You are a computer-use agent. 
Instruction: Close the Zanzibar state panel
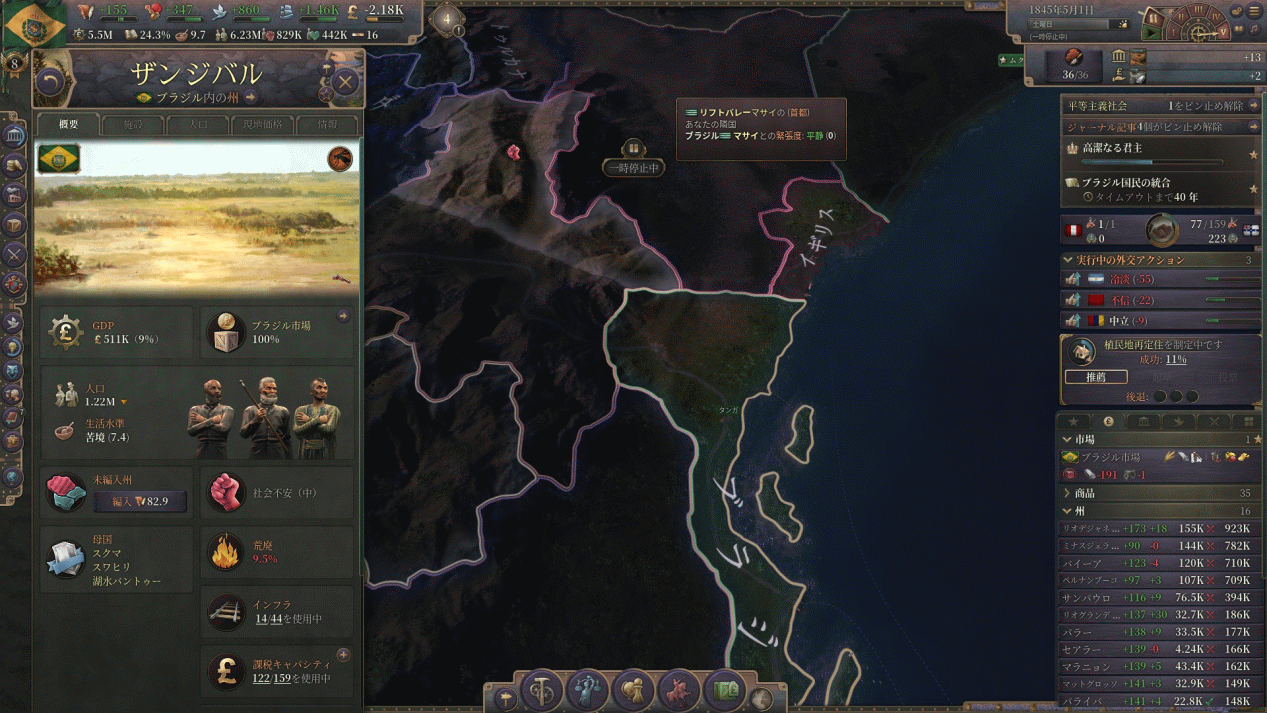point(345,81)
